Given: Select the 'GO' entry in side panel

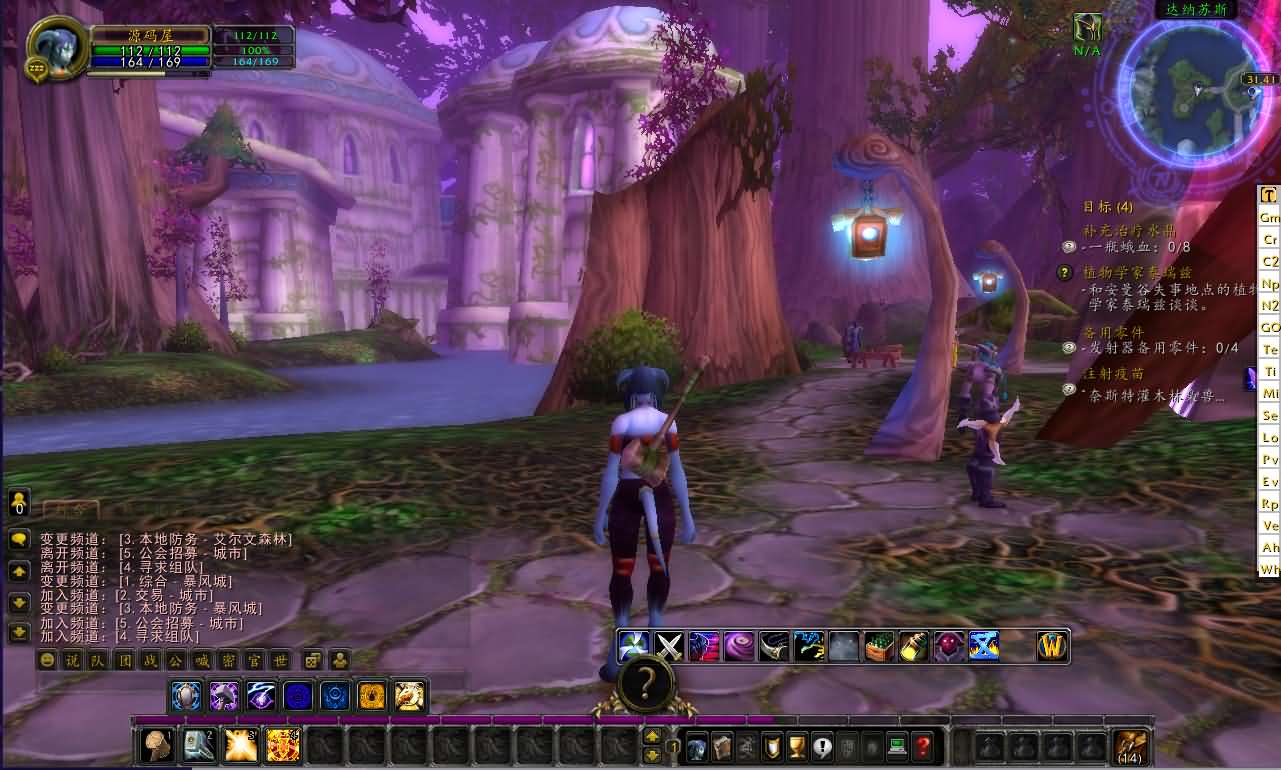Looking at the screenshot, I should [x=1269, y=327].
